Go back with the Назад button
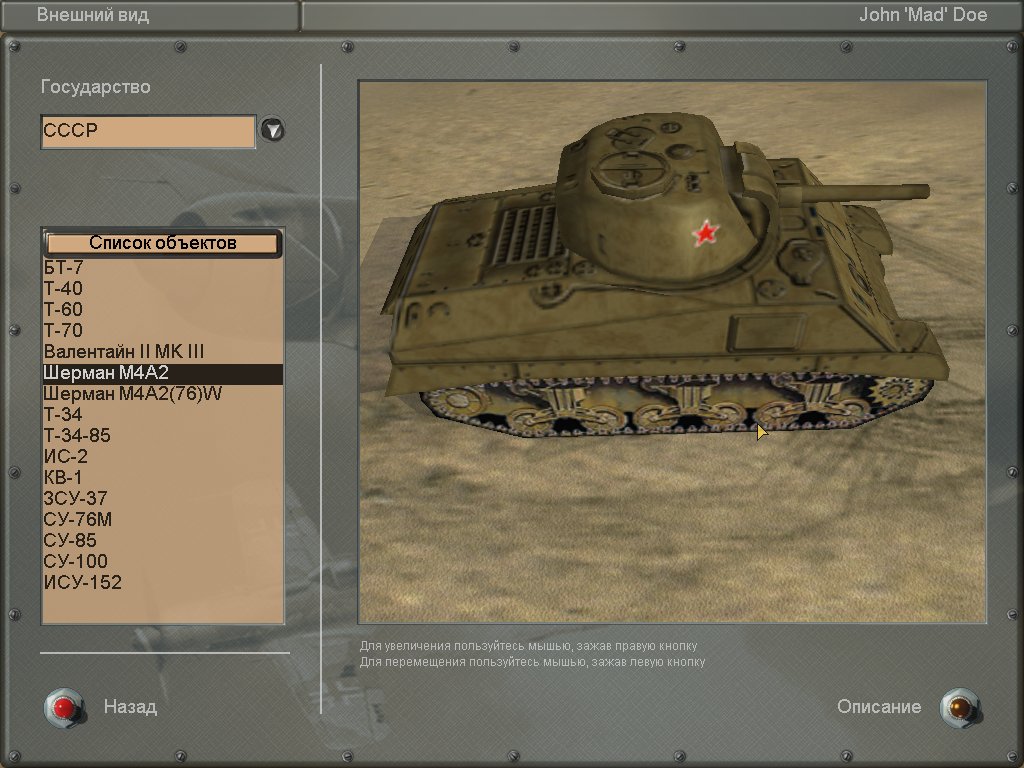Image resolution: width=1024 pixels, height=768 pixels. tap(64, 707)
